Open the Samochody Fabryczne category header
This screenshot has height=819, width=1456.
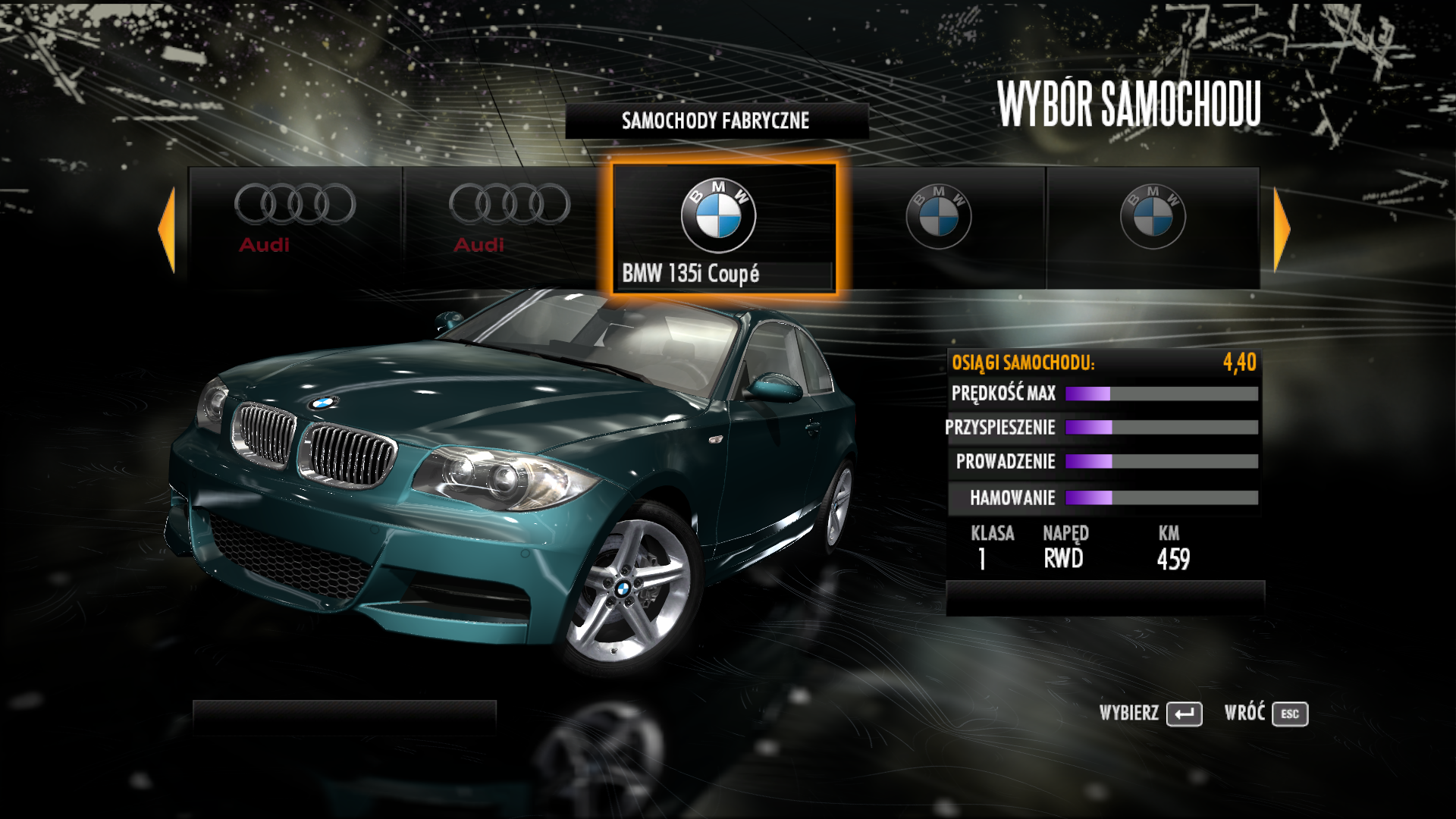click(716, 121)
